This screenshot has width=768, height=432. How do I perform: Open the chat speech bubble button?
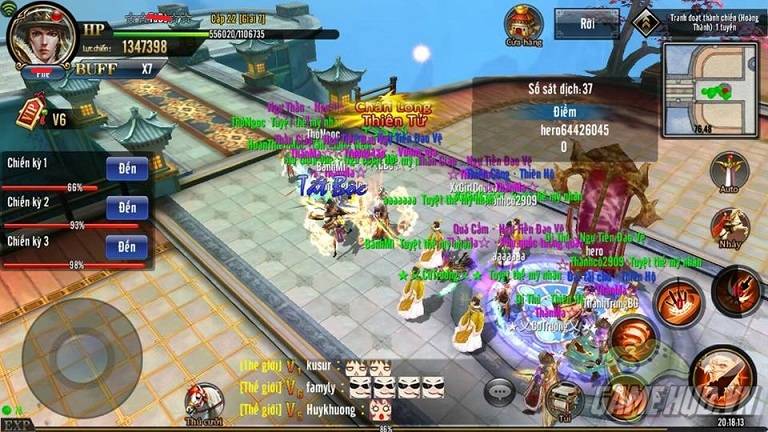[x=499, y=391]
